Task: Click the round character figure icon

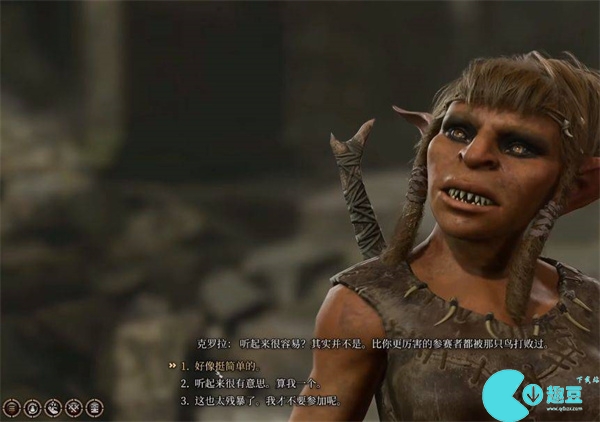Action: click(x=32, y=407)
